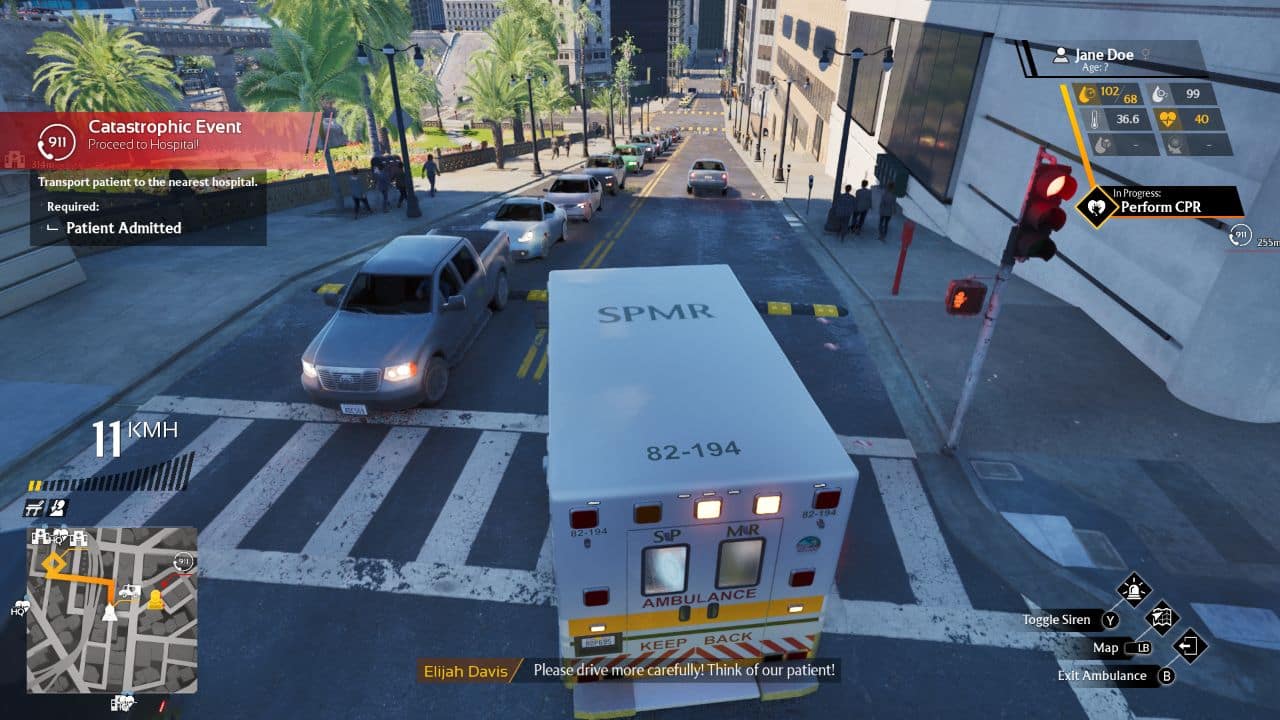Toggle the seatbelt indicator near the speedometer
The width and height of the screenshot is (1280, 720).
tap(57, 508)
